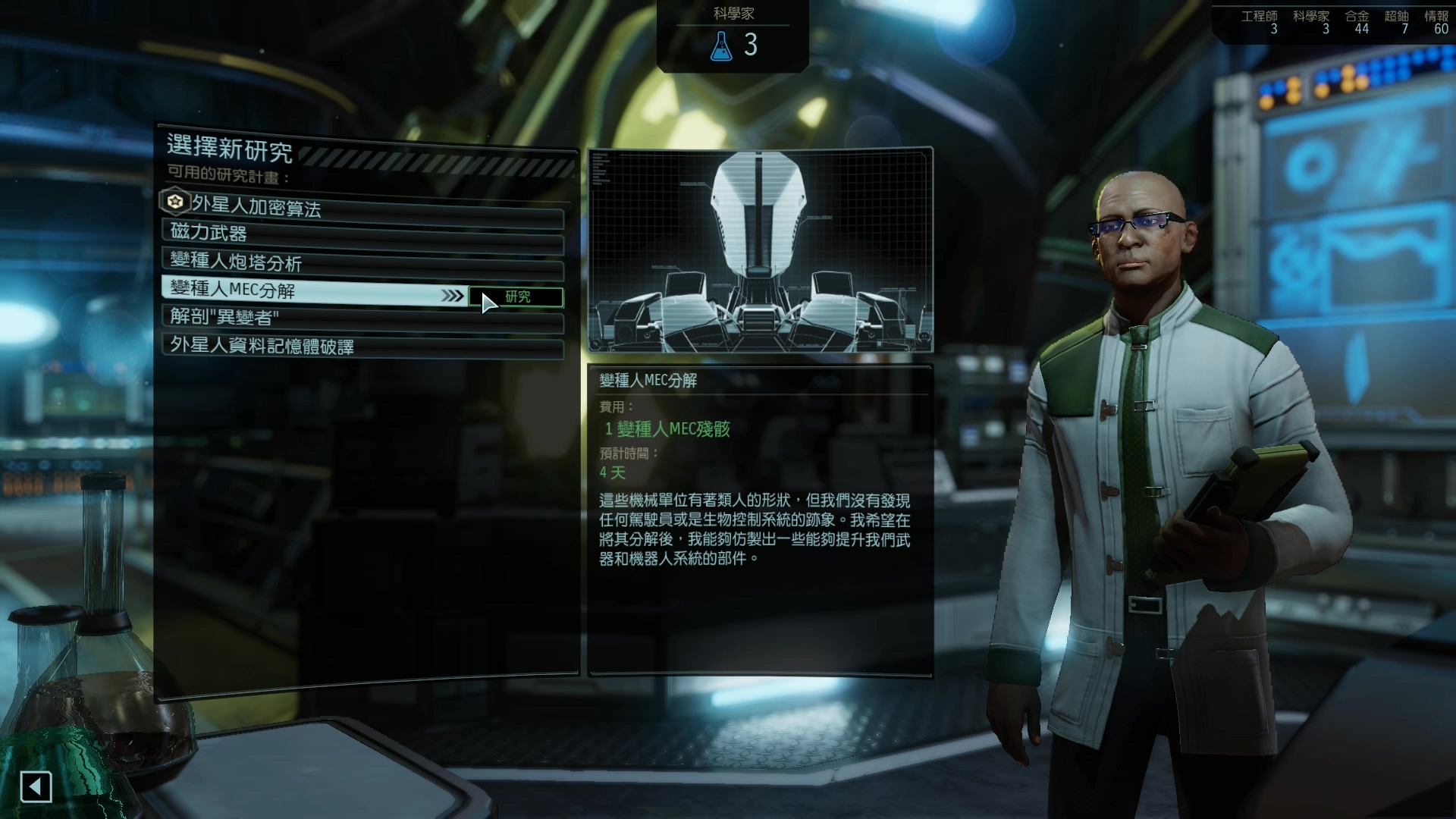Choose the 解剖"異變者" autopsy project
The image size is (1456, 819).
[362, 318]
